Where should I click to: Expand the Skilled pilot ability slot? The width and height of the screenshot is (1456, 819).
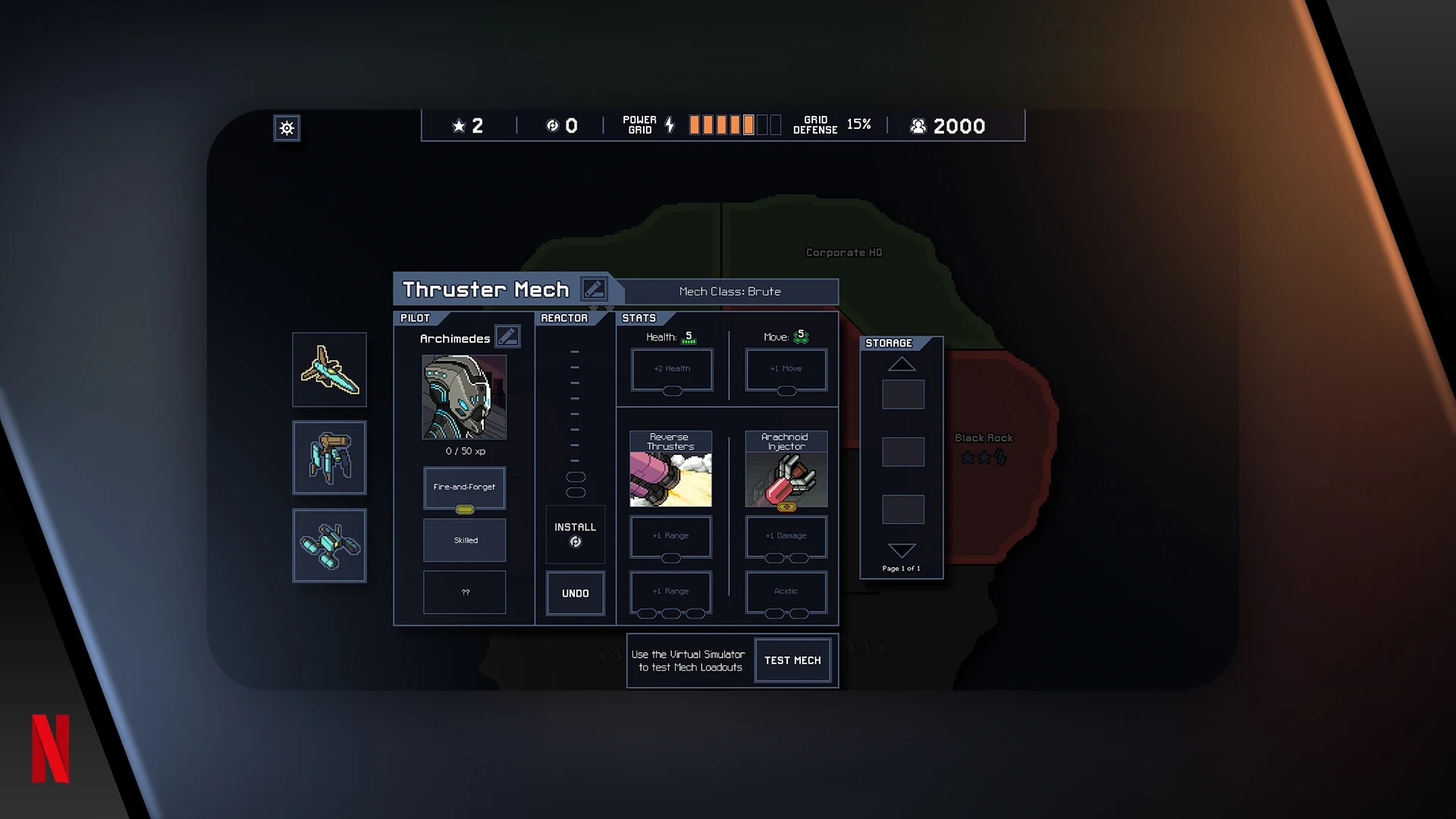[464, 540]
